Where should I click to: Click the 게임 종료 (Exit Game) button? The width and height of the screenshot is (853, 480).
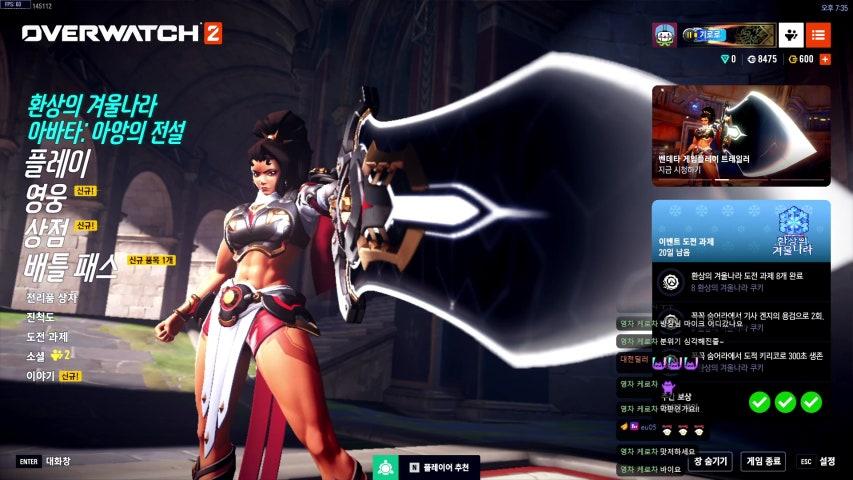763,461
